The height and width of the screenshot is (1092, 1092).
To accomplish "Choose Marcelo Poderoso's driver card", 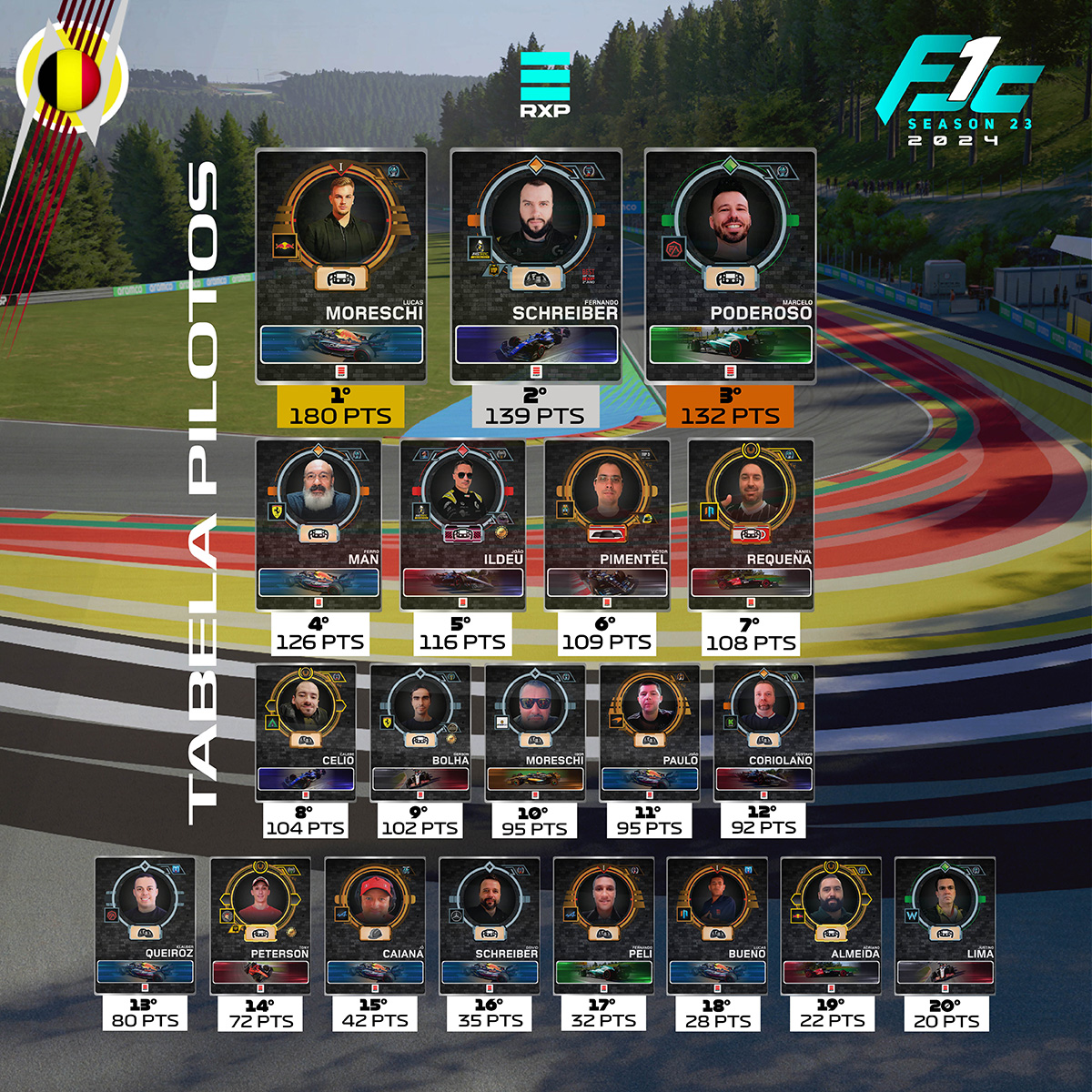I will (x=730, y=266).
